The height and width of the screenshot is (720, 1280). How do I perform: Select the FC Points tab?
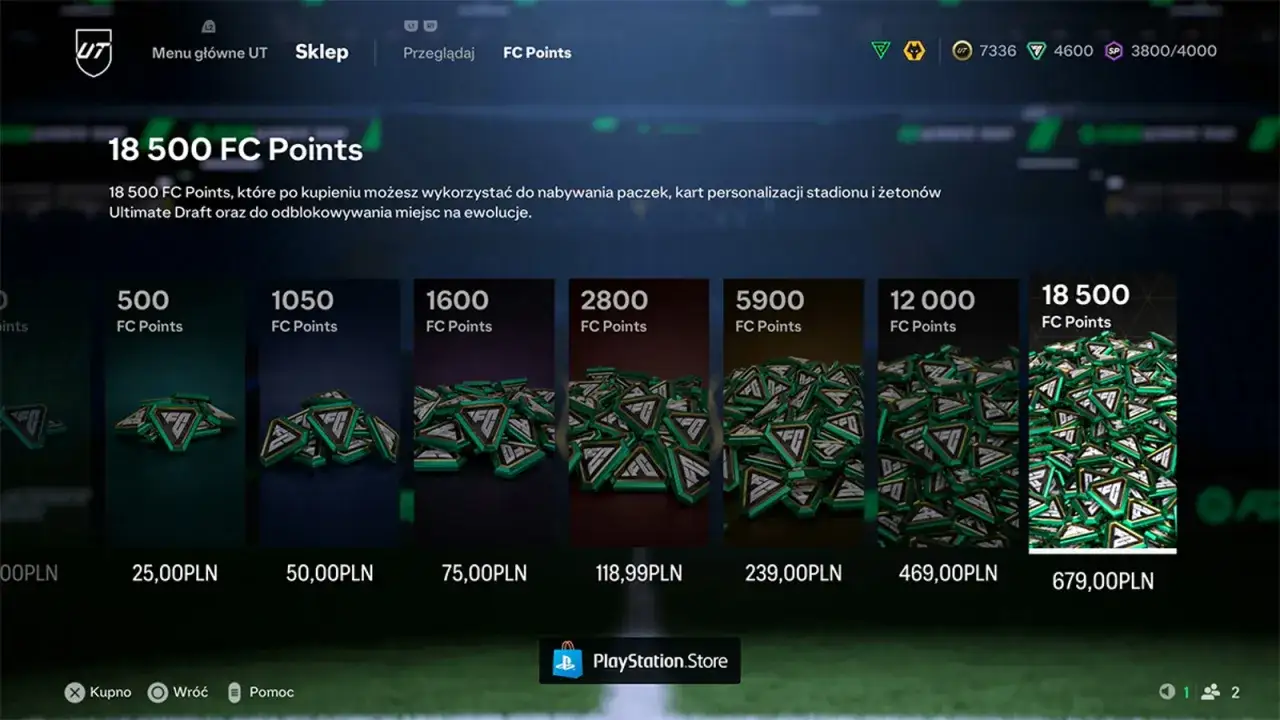click(537, 53)
